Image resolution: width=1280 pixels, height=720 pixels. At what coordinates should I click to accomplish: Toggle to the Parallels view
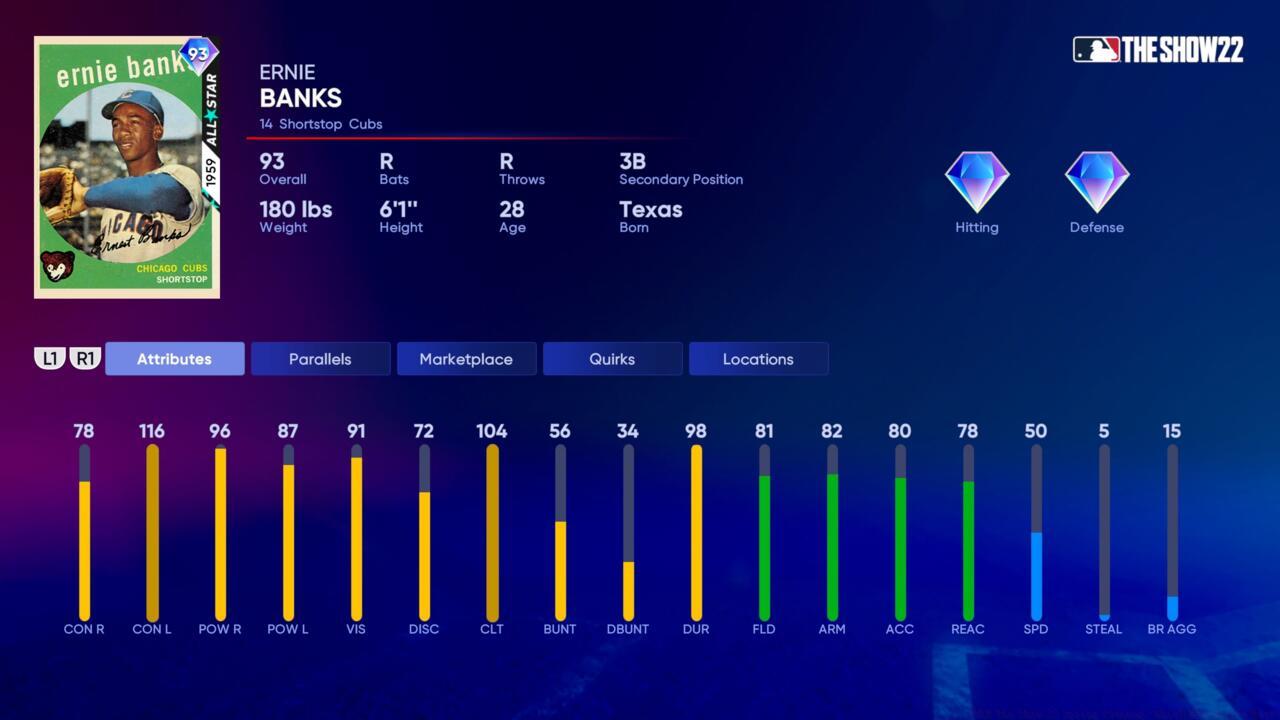[x=320, y=359]
